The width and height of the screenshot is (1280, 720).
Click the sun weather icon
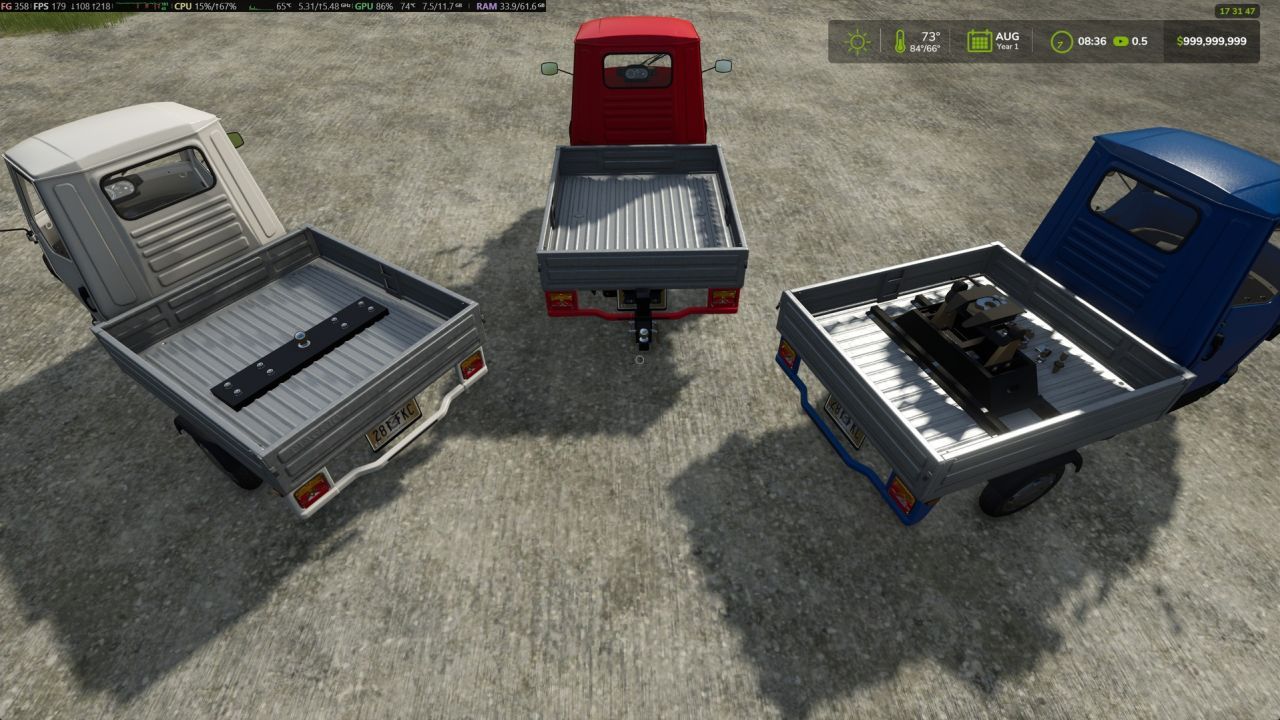pos(857,41)
